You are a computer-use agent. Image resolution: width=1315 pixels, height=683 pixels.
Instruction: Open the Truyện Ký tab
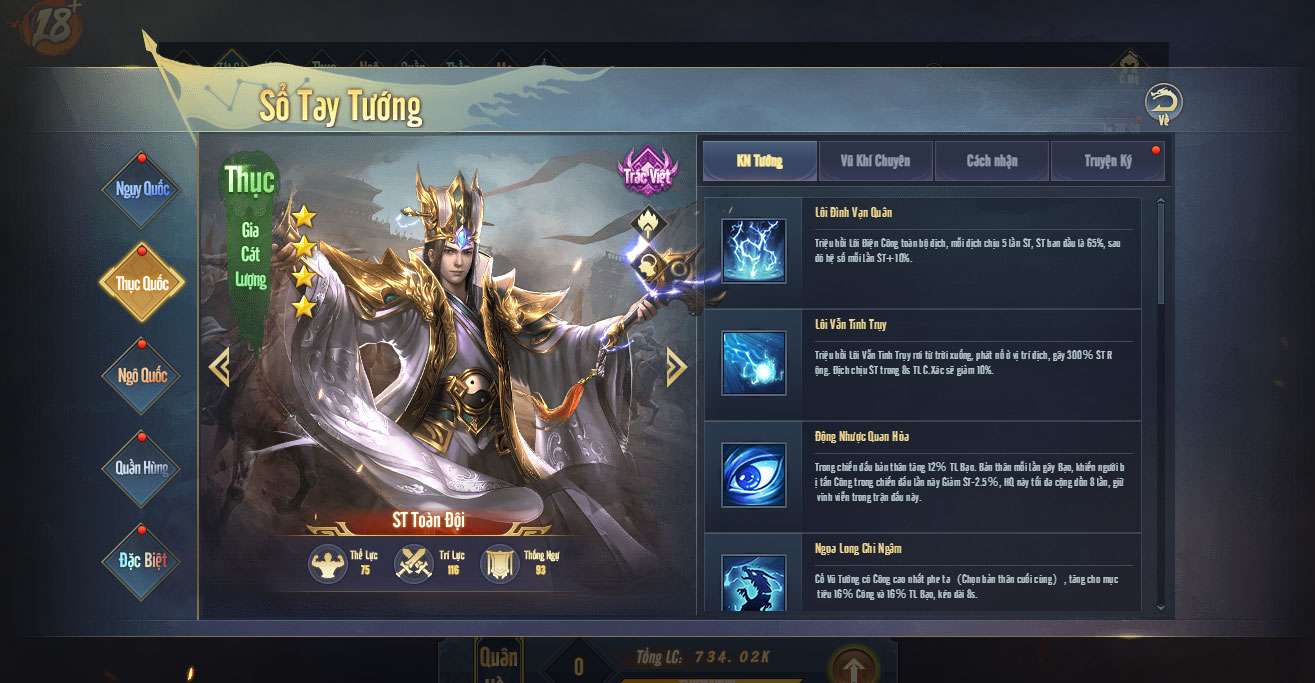coord(1107,161)
